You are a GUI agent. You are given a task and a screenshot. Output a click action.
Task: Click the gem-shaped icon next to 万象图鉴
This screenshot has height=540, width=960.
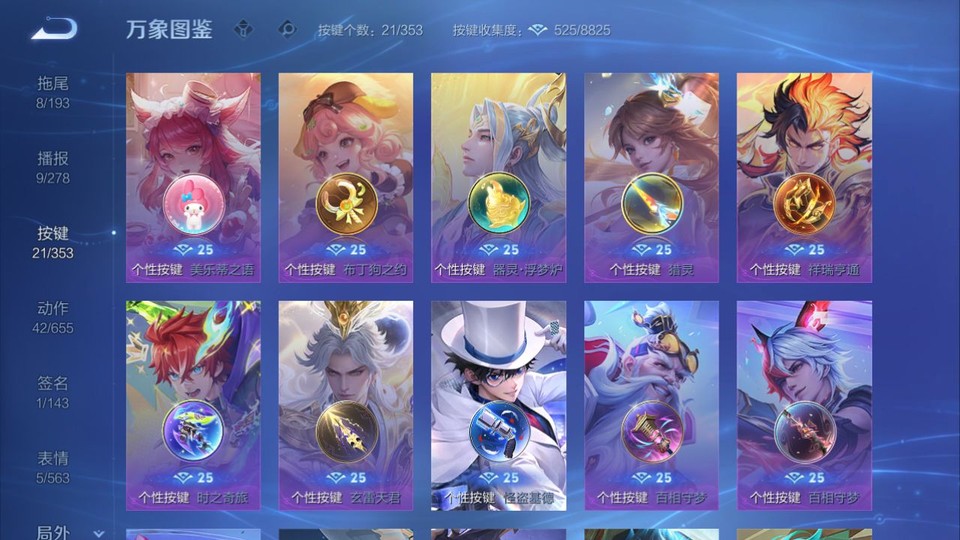pos(243,30)
